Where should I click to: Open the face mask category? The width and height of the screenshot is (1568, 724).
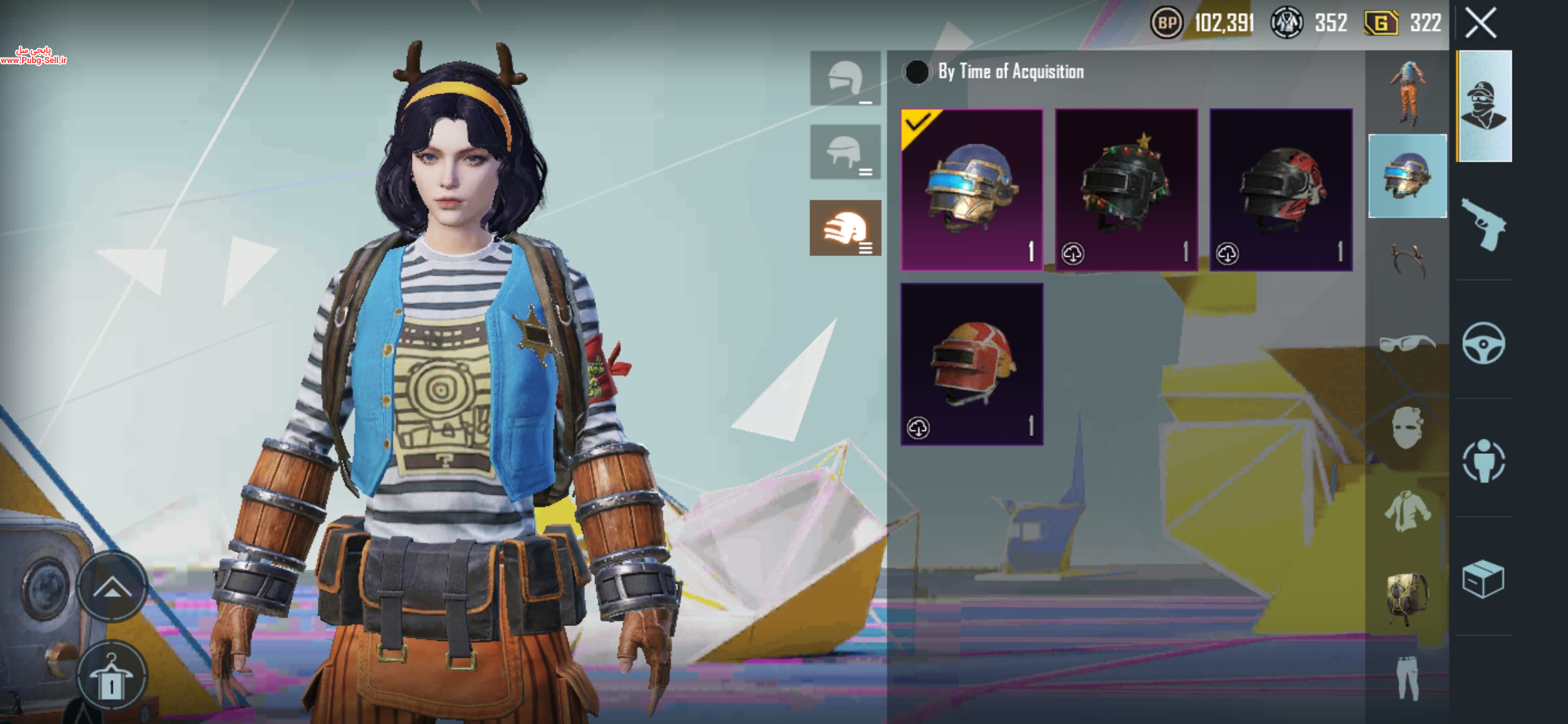pos(1407,428)
